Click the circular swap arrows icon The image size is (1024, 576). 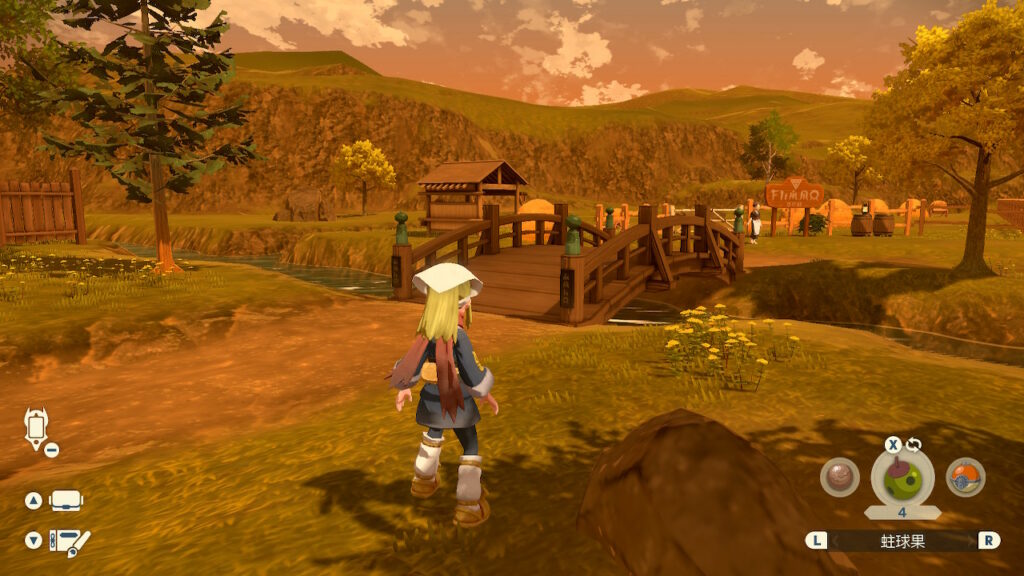pyautogui.click(x=913, y=445)
